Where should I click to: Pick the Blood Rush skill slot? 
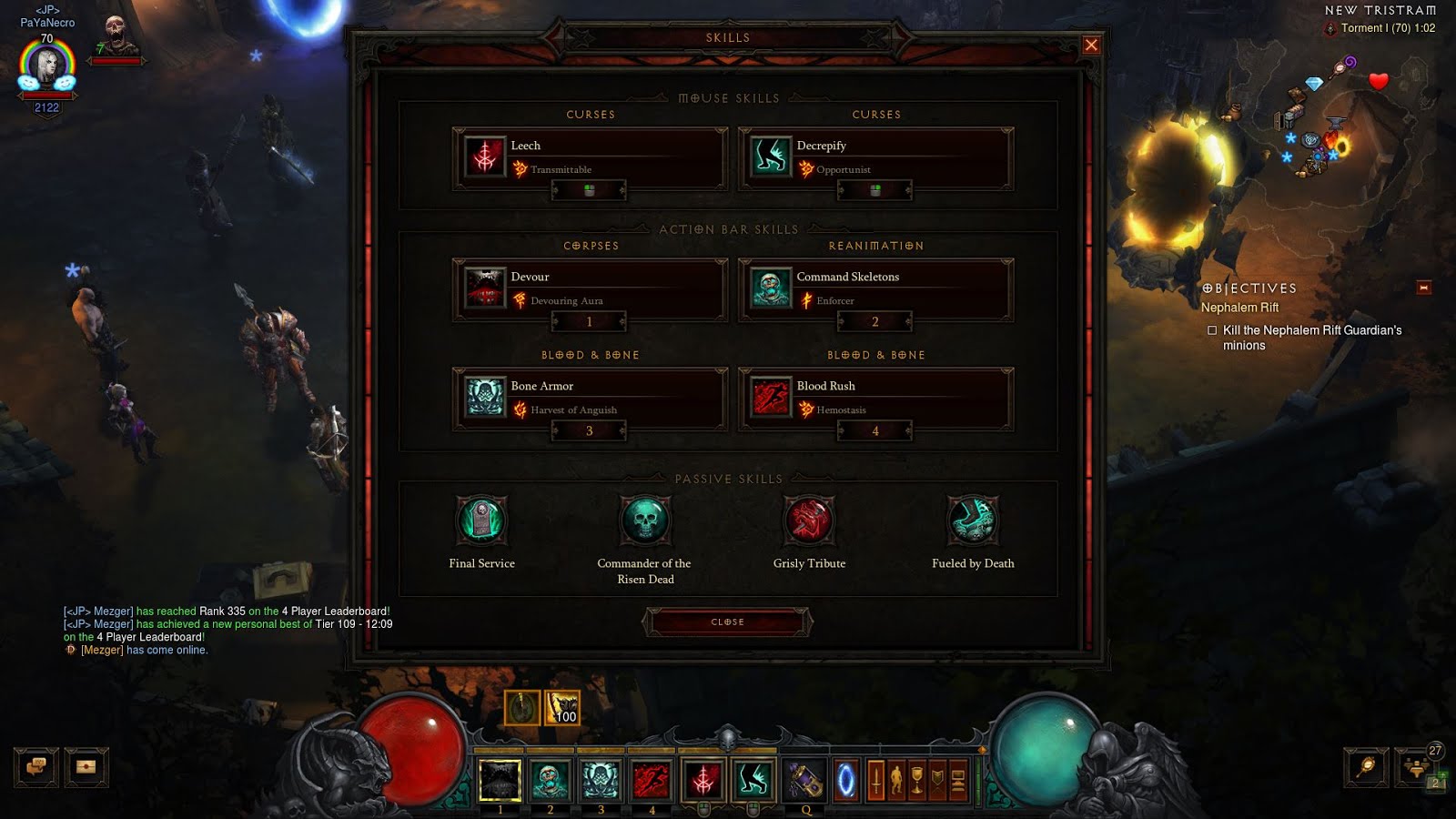[875, 398]
